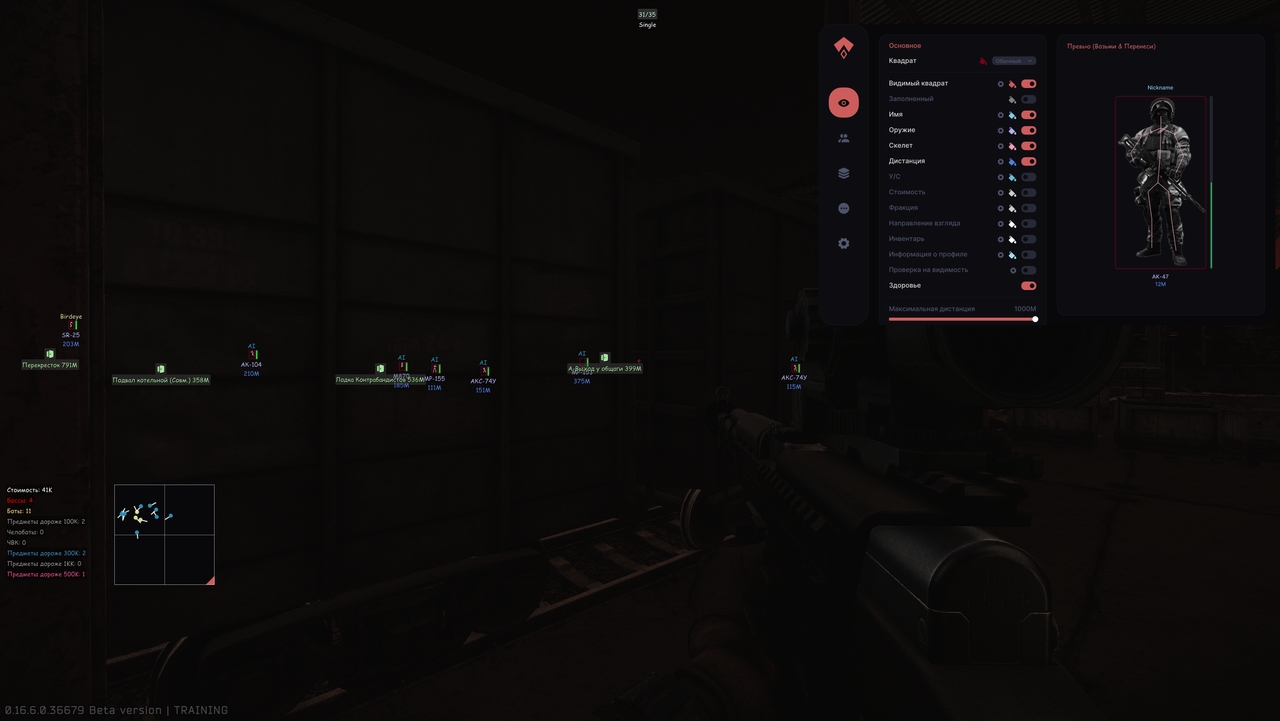Viewport: 1280px width, 721px height.
Task: Click the Максимальная дистанция slider handle
Action: [x=1035, y=319]
